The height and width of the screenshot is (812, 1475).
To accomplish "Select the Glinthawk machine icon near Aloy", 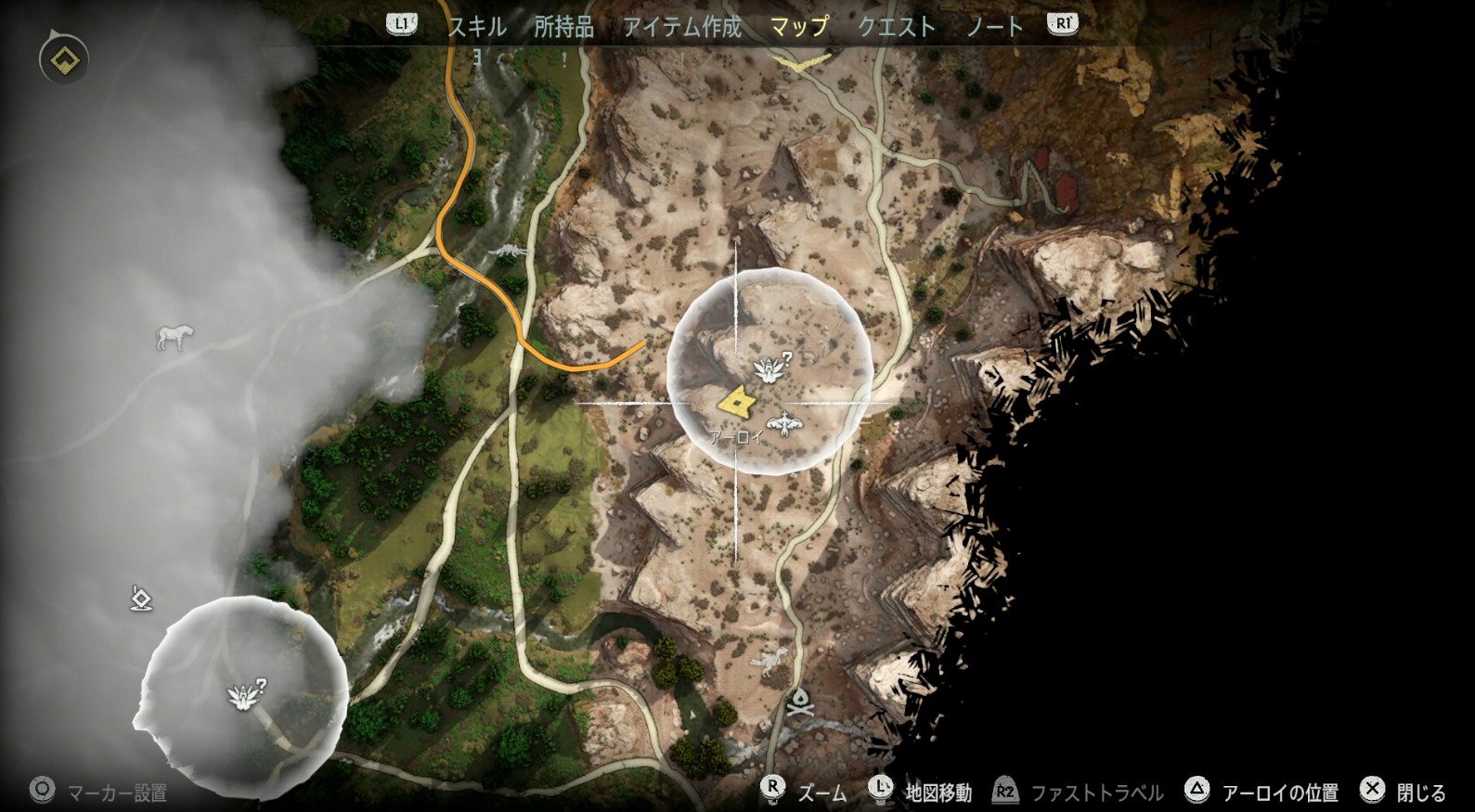I will coord(783,425).
